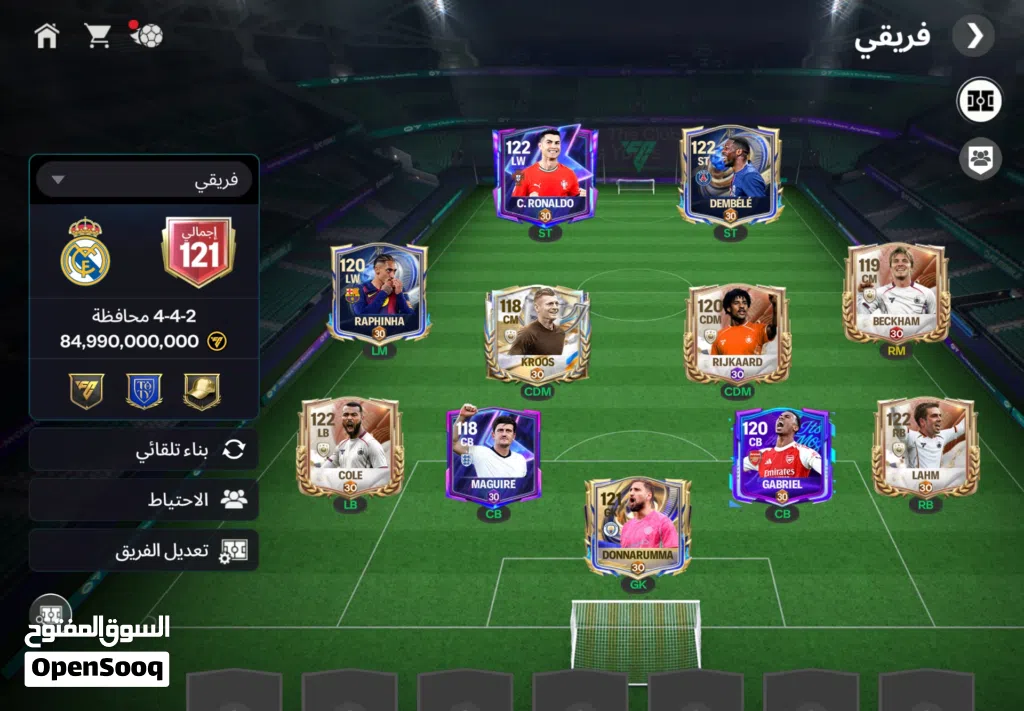The height and width of the screenshot is (711, 1024).
Task: Activate auto build (بناء تلقائي)
Action: point(144,450)
